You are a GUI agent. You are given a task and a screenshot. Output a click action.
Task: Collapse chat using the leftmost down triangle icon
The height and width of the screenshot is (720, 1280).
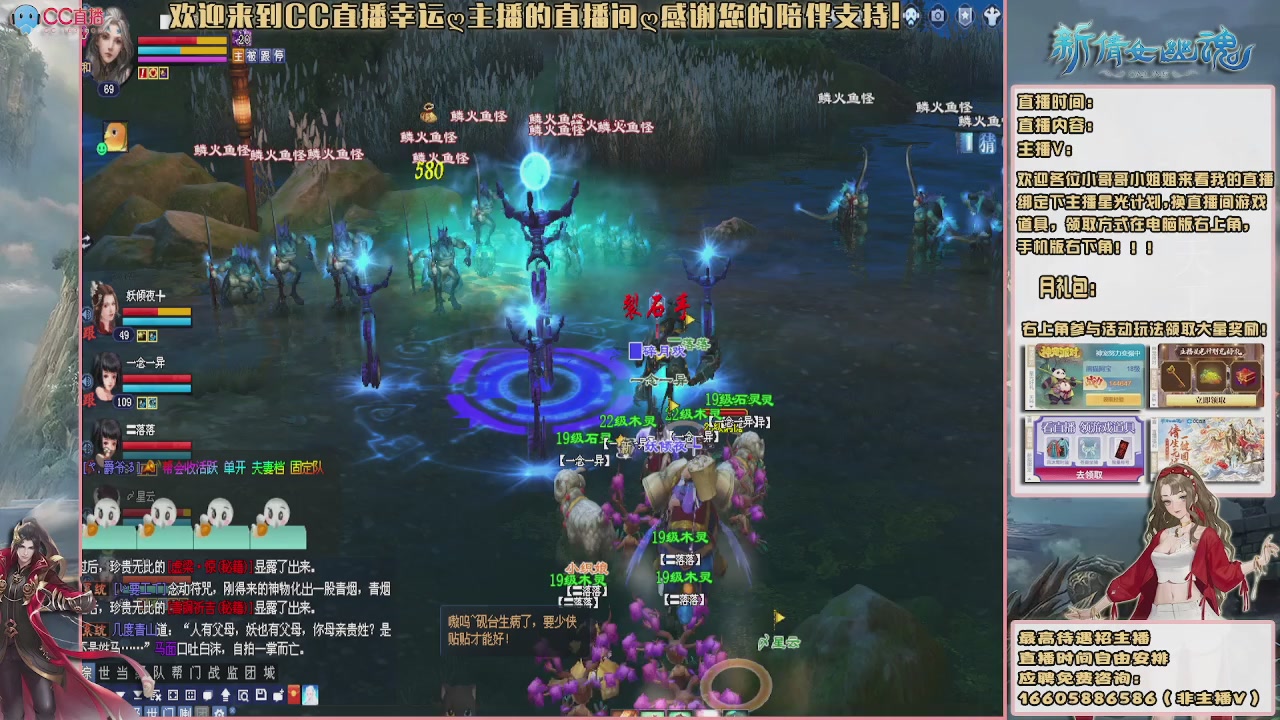pos(121,695)
